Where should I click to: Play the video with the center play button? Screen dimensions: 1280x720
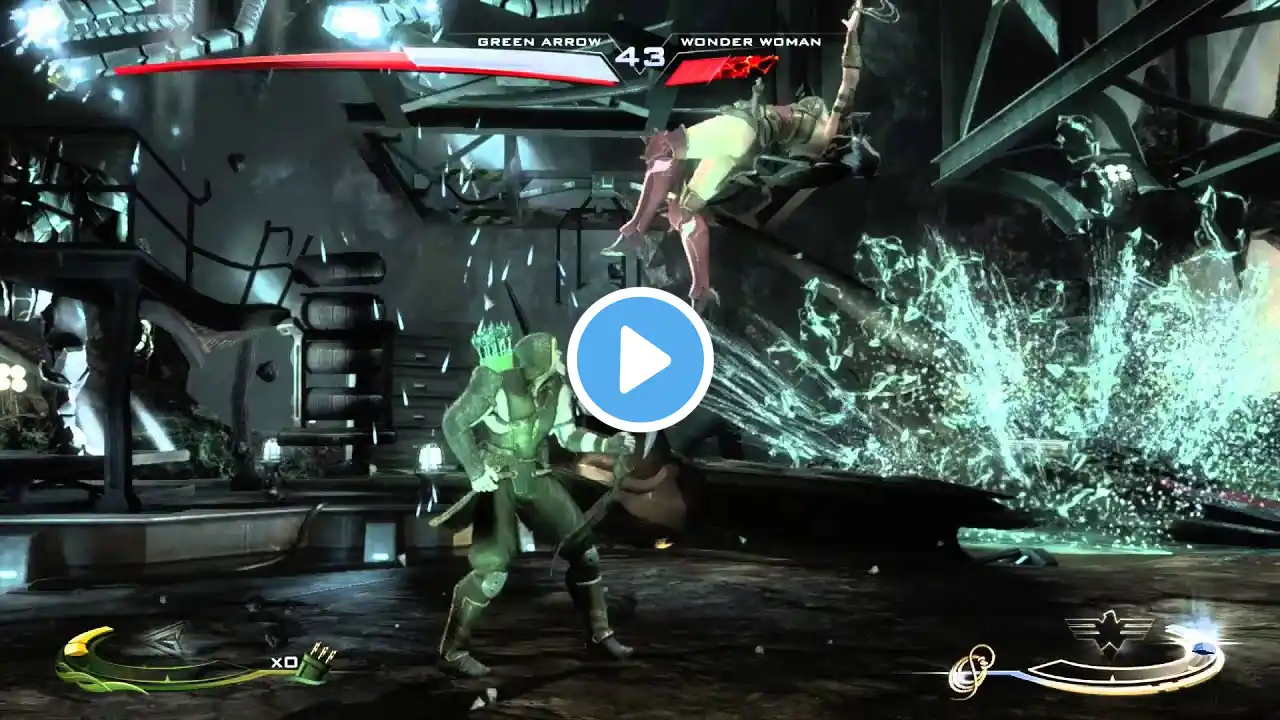(640, 360)
